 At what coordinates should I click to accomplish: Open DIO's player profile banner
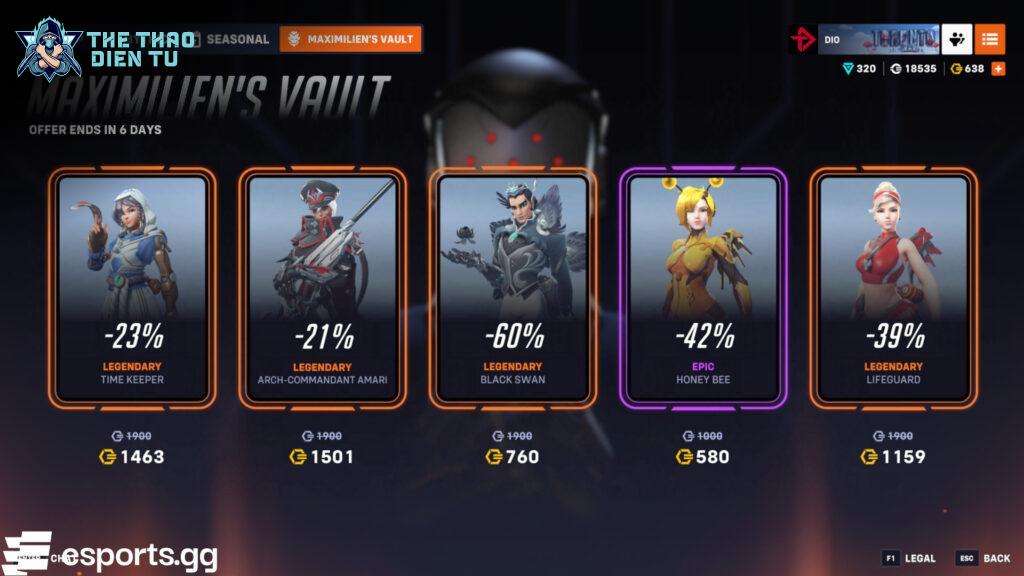pos(878,40)
